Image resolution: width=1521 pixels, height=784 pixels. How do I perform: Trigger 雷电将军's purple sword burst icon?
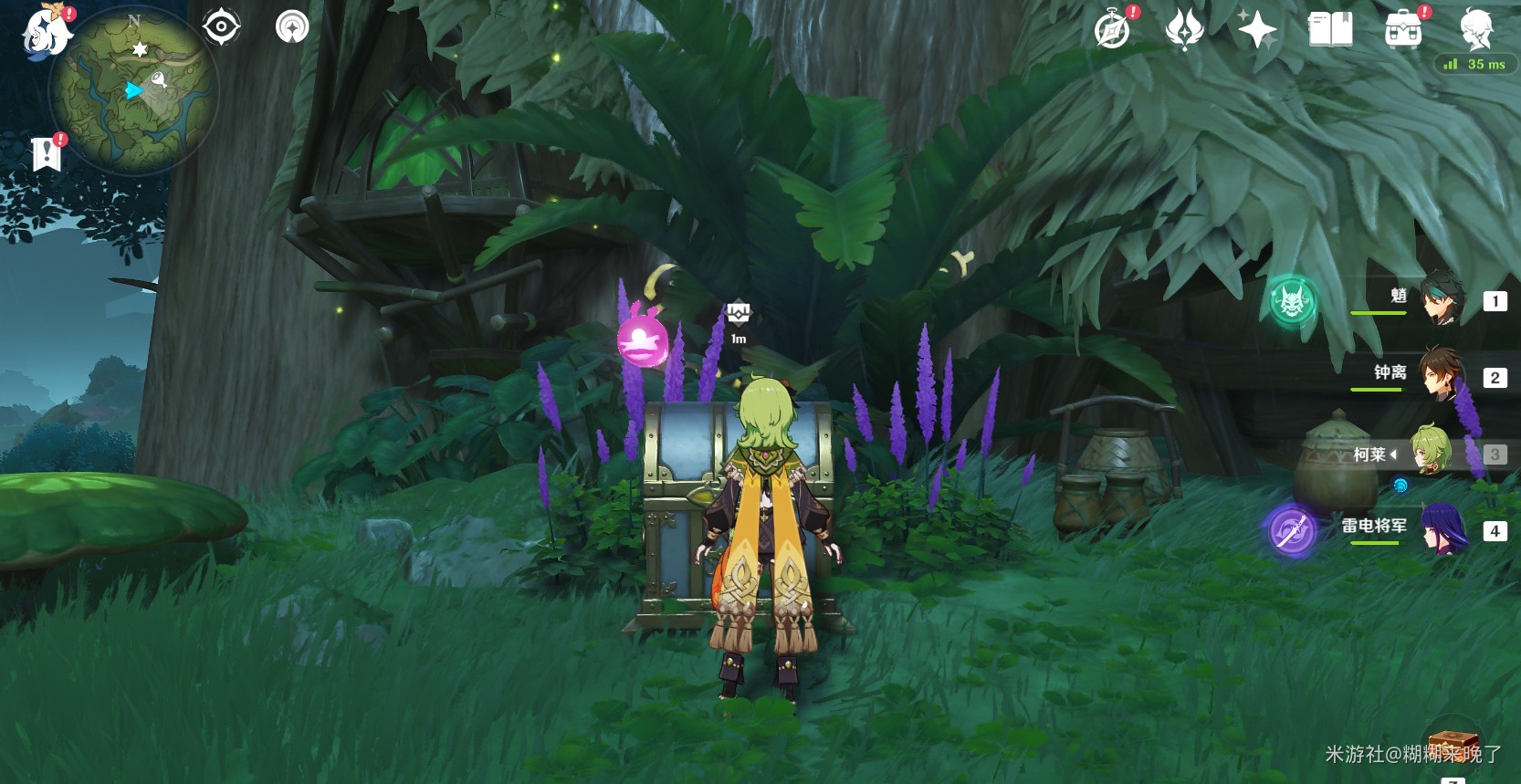(x=1290, y=530)
